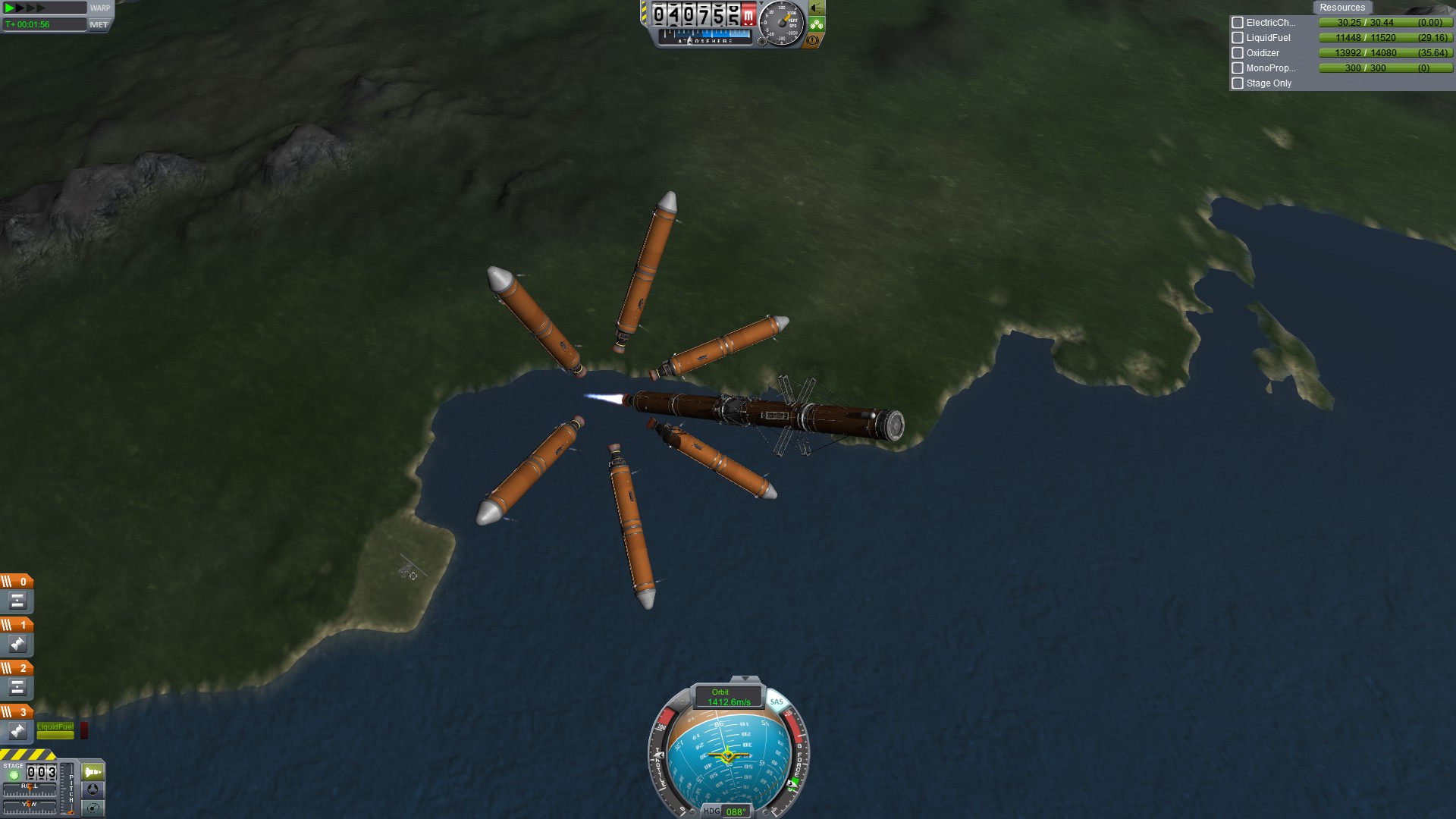Collapse the navball with the top arrow
Image resolution: width=1456 pixels, height=819 pixels.
pos(745,679)
